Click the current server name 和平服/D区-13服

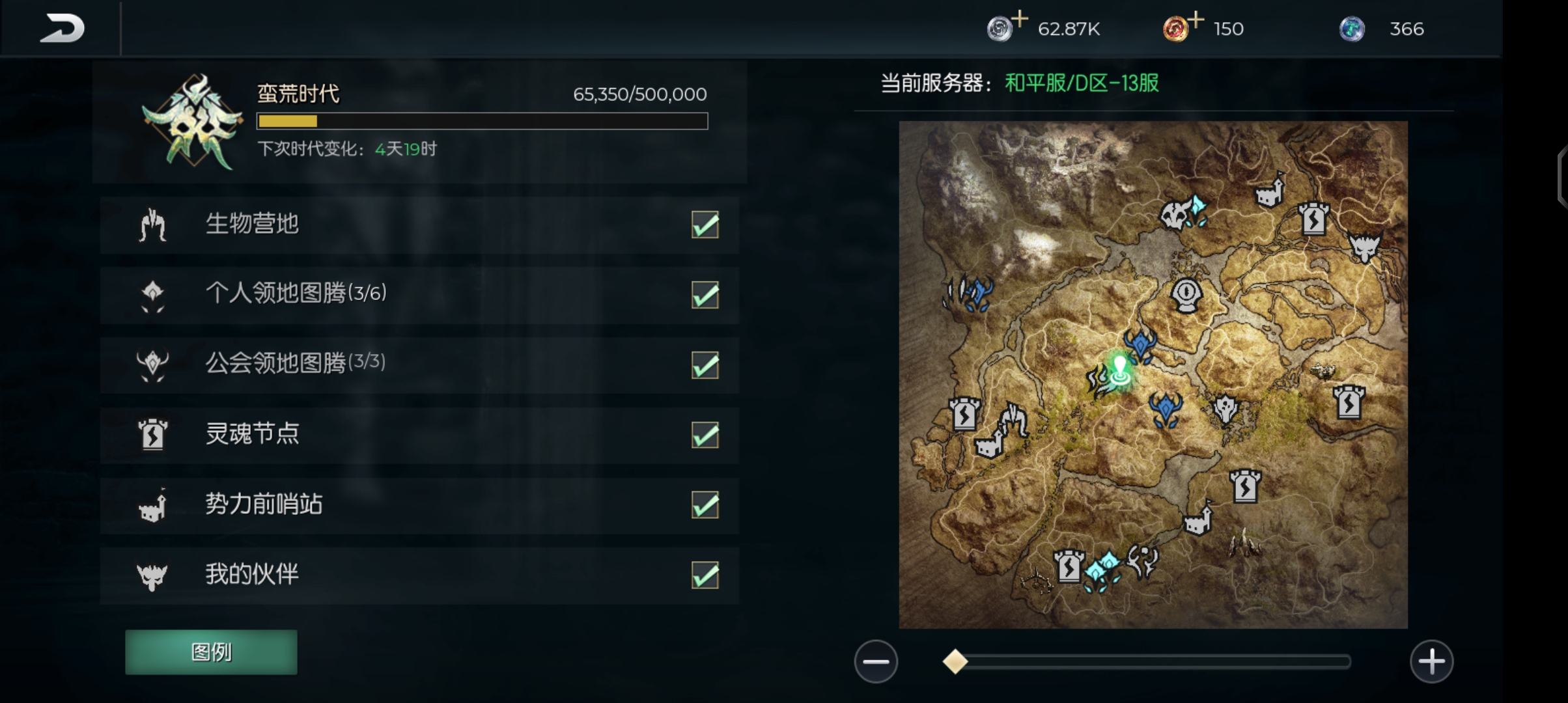click(1082, 83)
